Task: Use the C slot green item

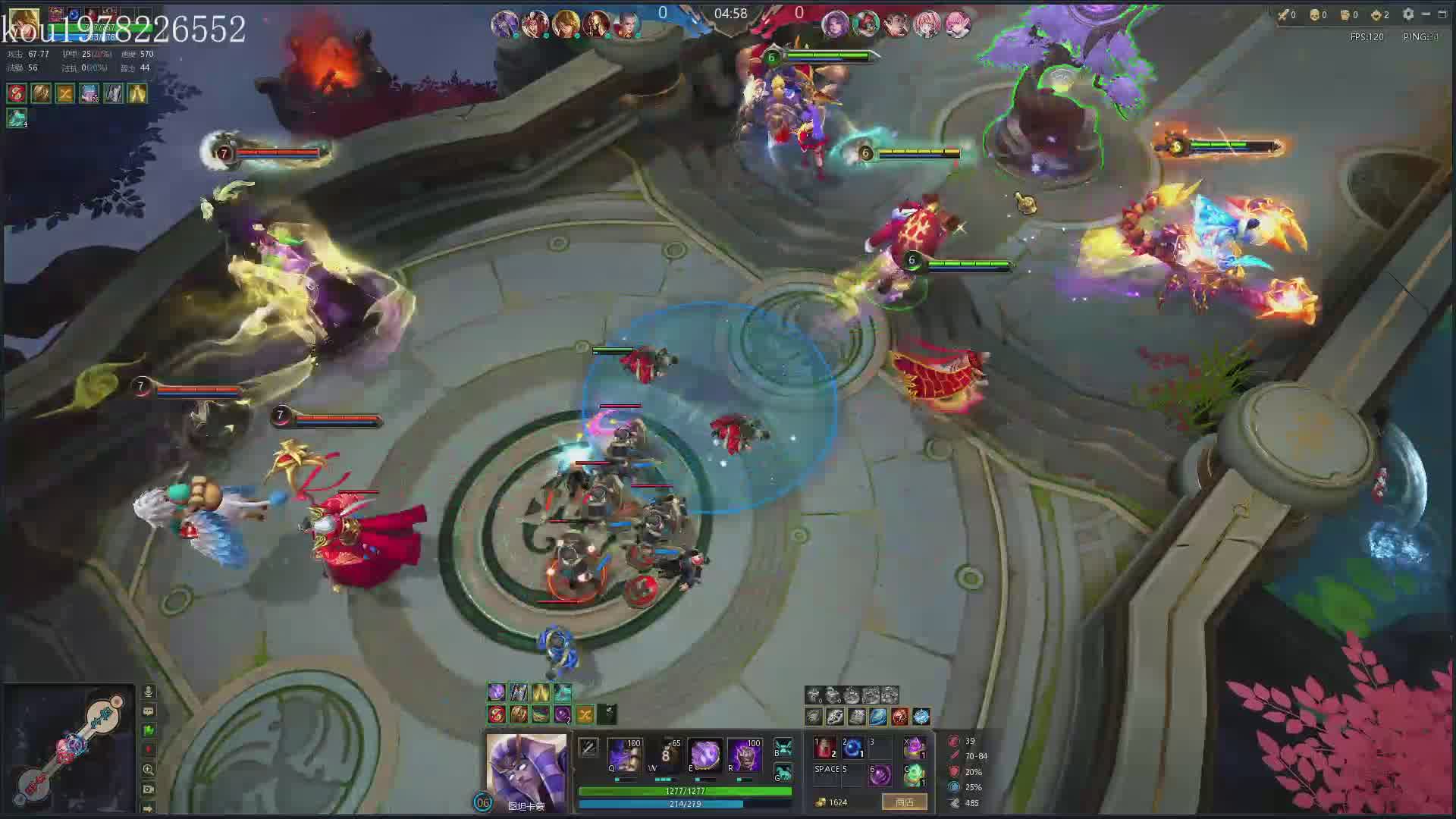Action: pos(915,775)
